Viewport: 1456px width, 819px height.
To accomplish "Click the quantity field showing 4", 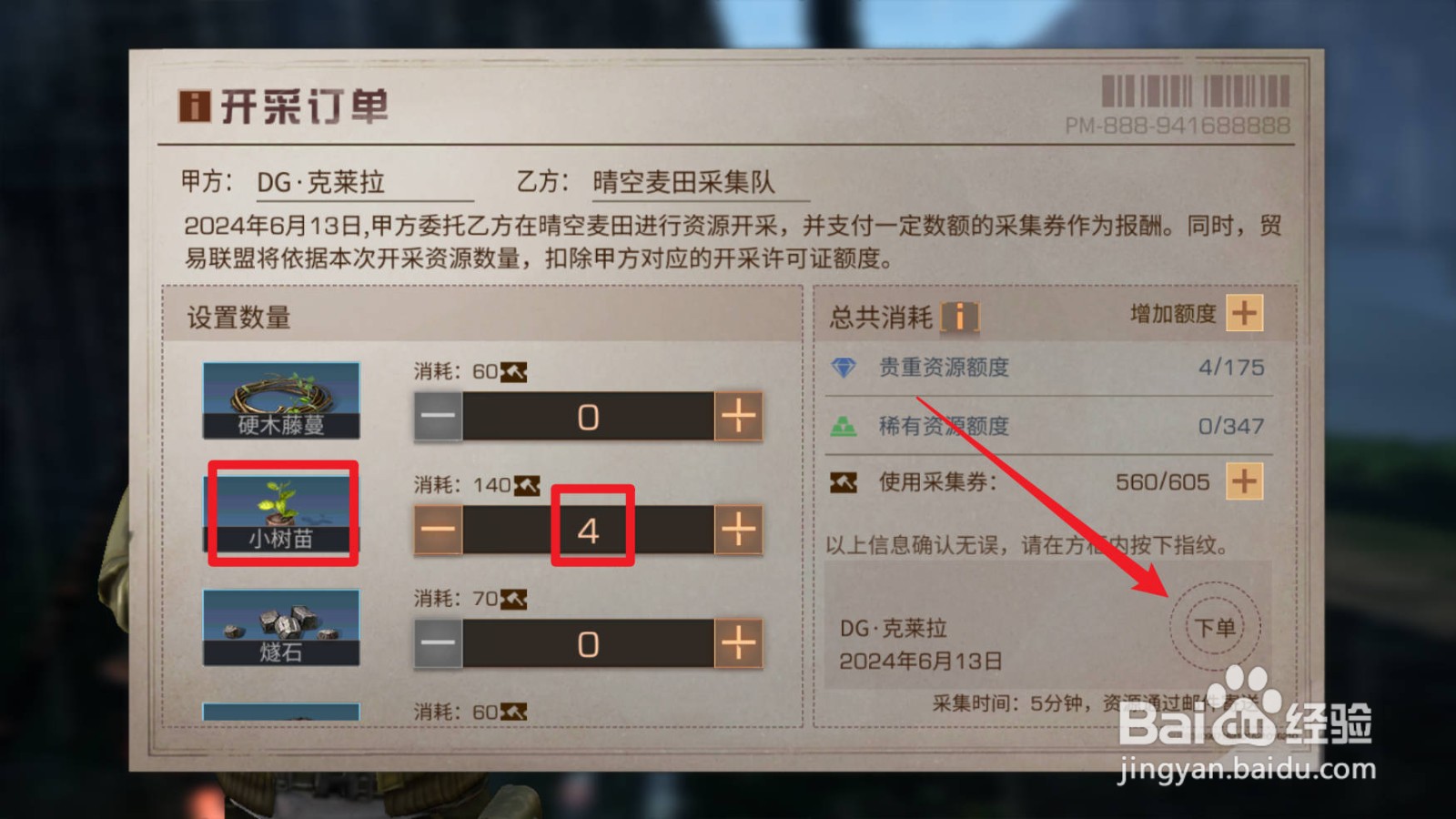I will click(x=591, y=530).
